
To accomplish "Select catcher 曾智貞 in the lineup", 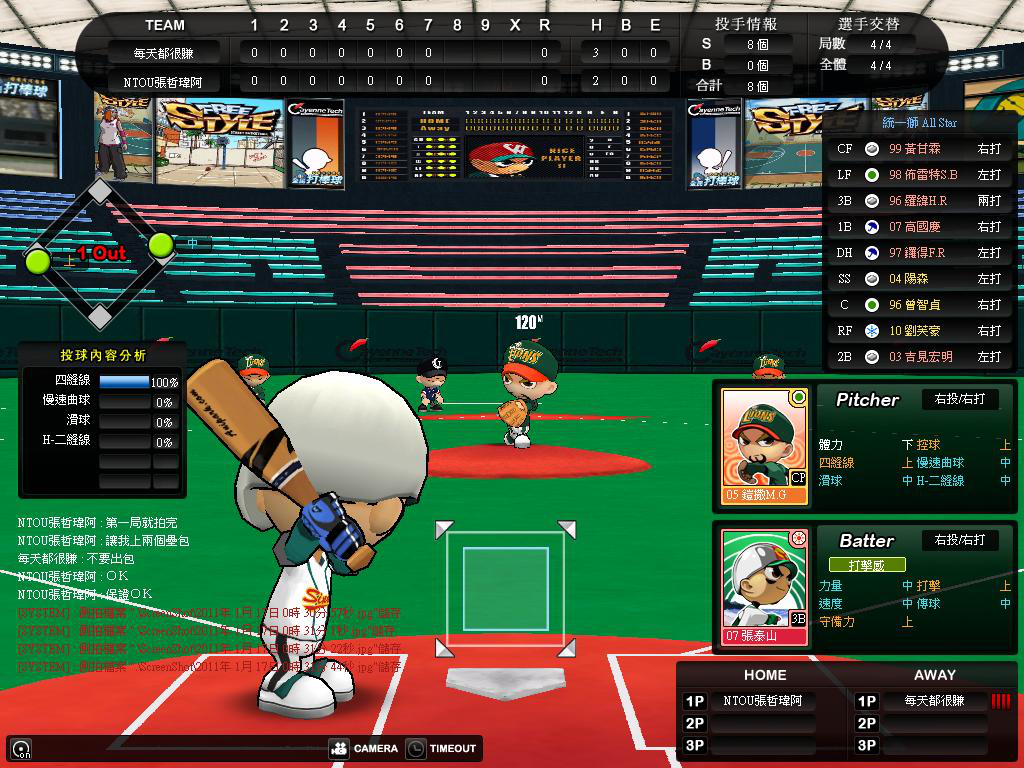I will pos(918,304).
